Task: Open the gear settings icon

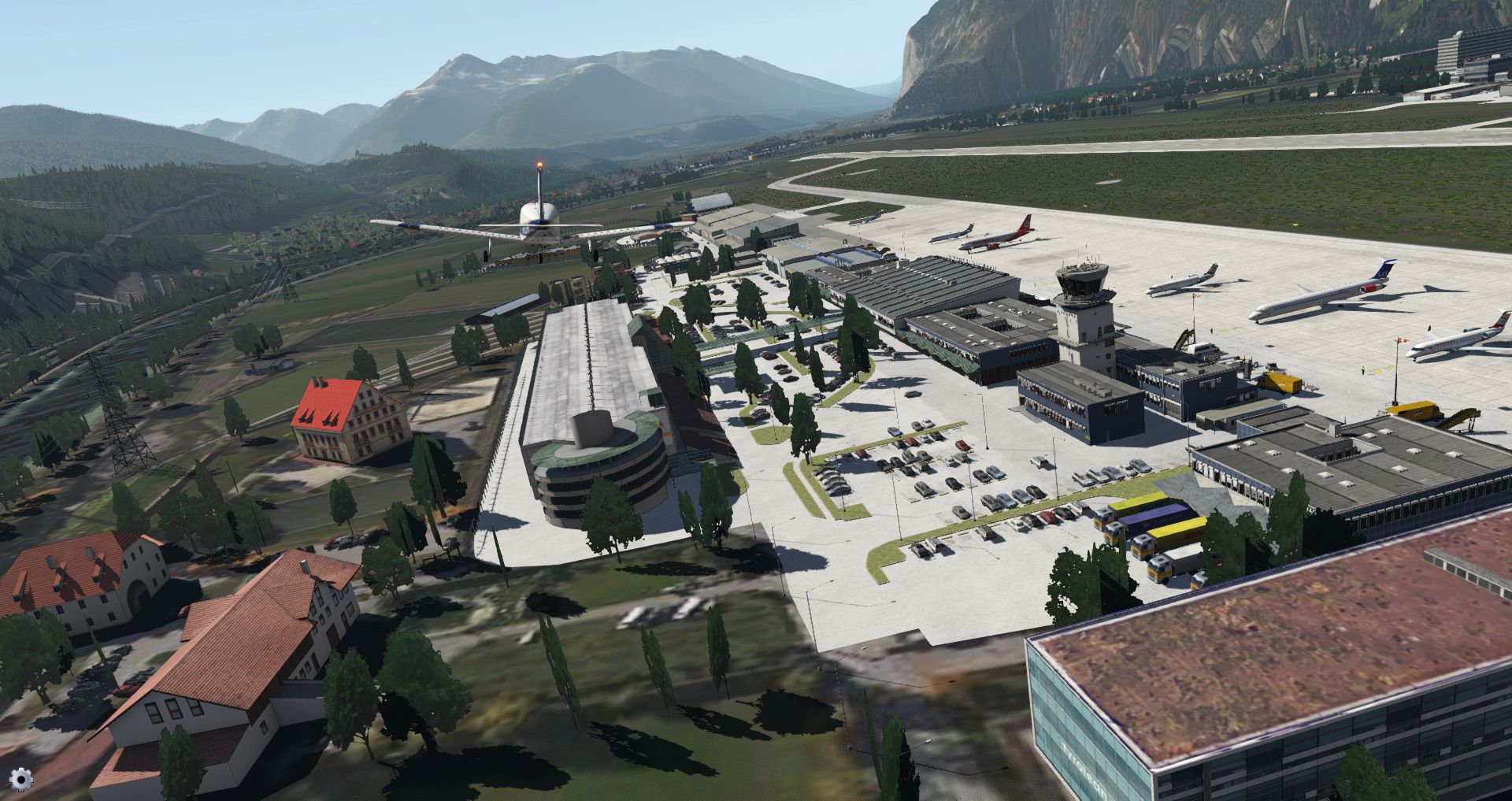Action: coord(23,780)
